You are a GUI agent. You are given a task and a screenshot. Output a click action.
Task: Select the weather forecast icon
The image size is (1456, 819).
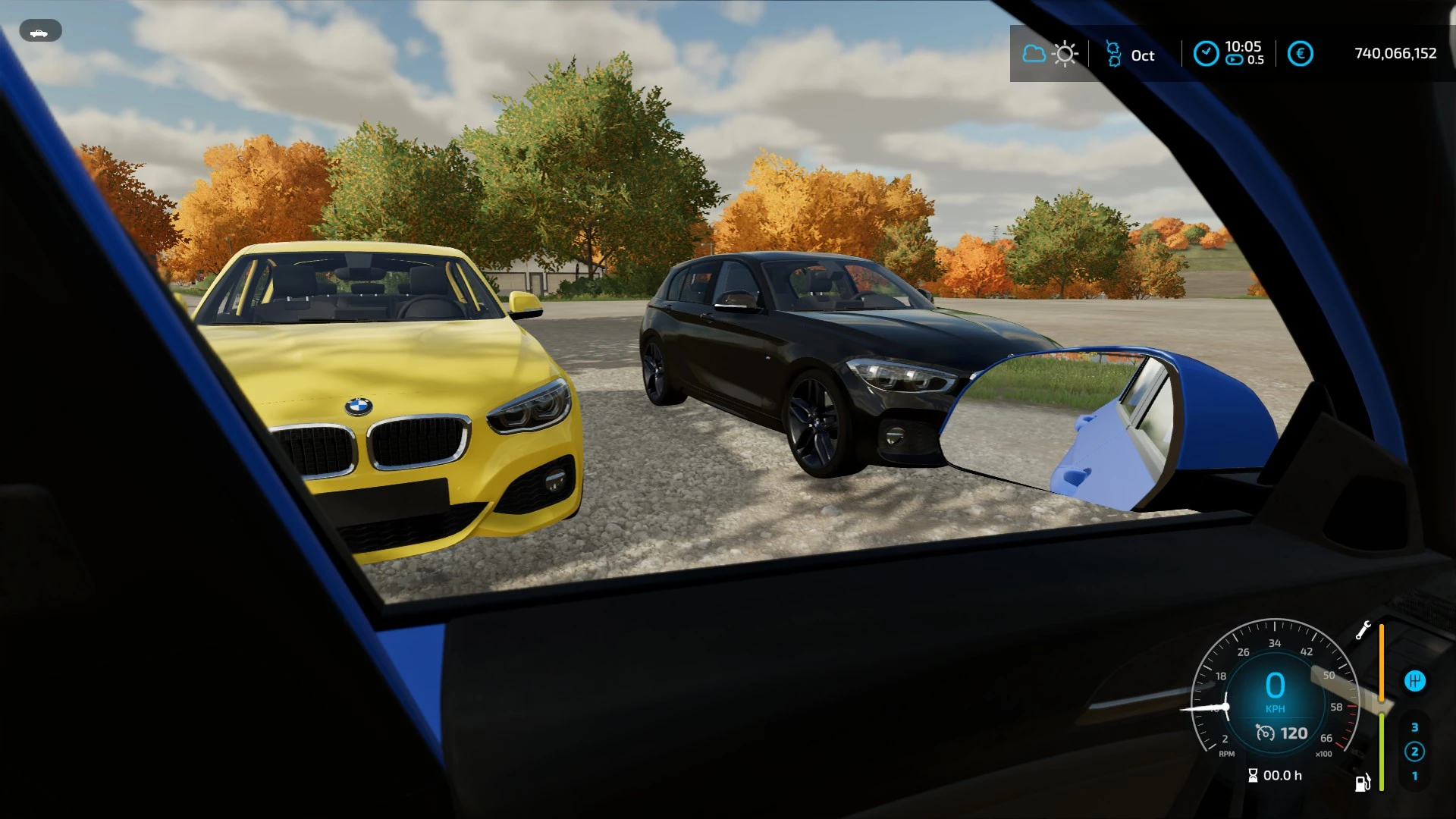1050,54
